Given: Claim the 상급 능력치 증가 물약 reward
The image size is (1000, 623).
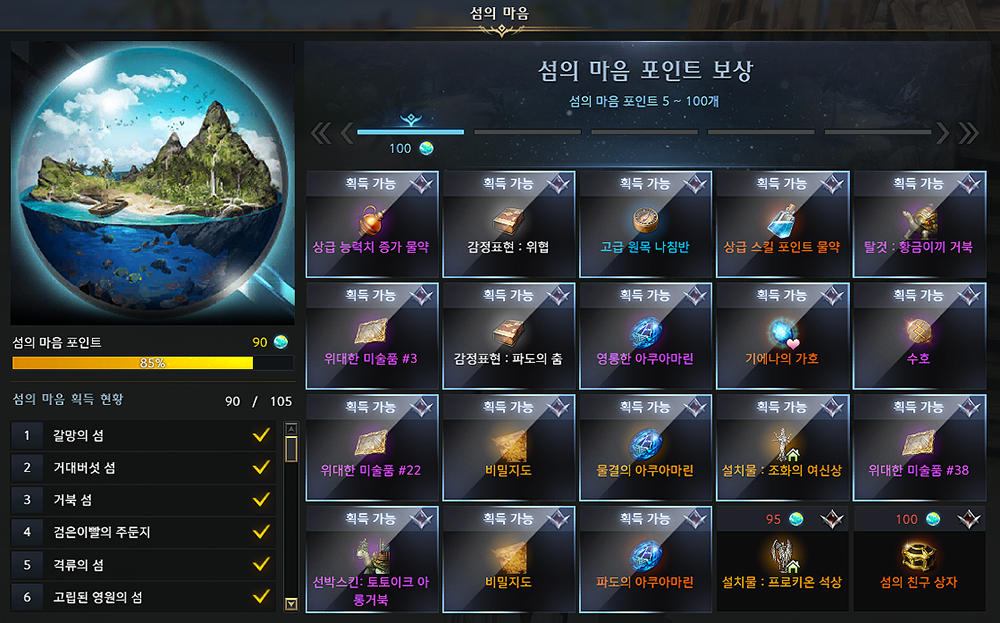Looking at the screenshot, I should click(x=372, y=224).
